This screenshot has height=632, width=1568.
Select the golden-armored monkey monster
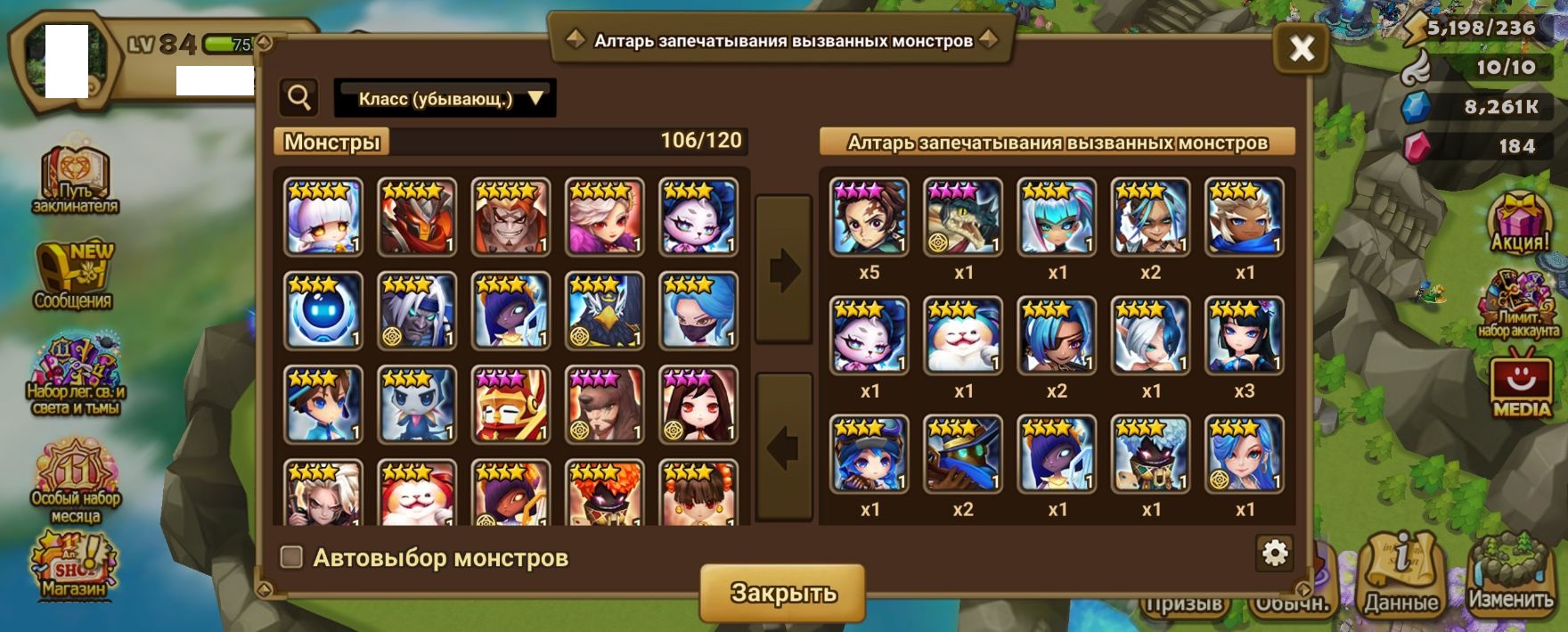(x=510, y=404)
